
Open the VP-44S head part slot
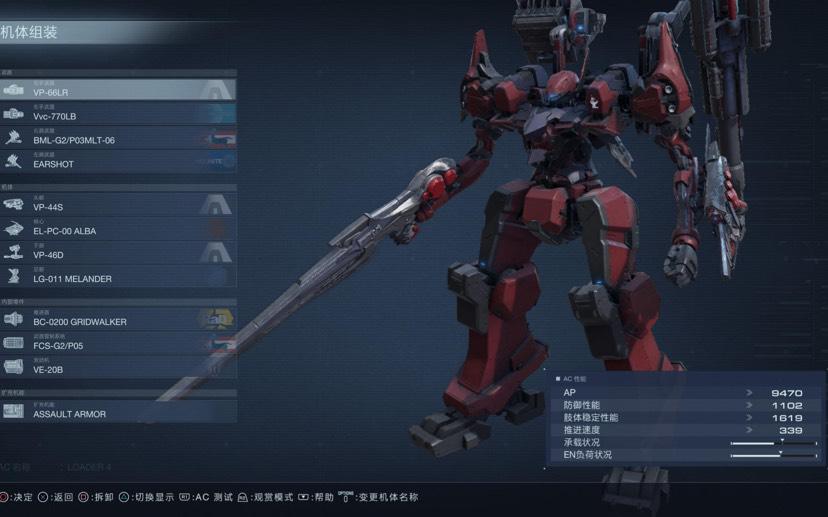pyautogui.click(x=118, y=205)
